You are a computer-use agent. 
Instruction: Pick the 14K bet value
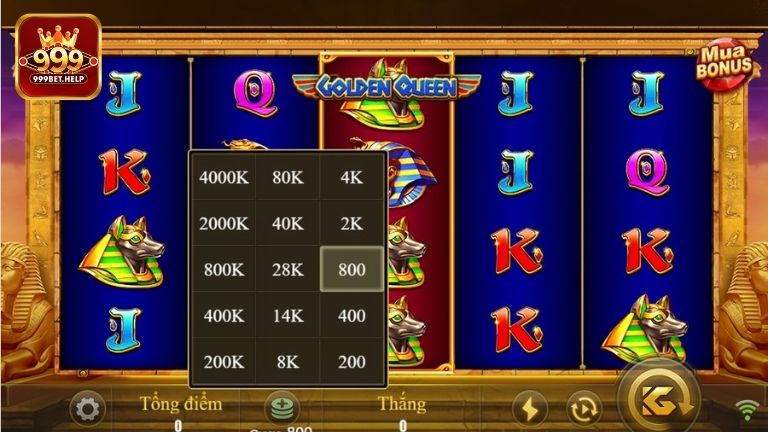pyautogui.click(x=287, y=315)
